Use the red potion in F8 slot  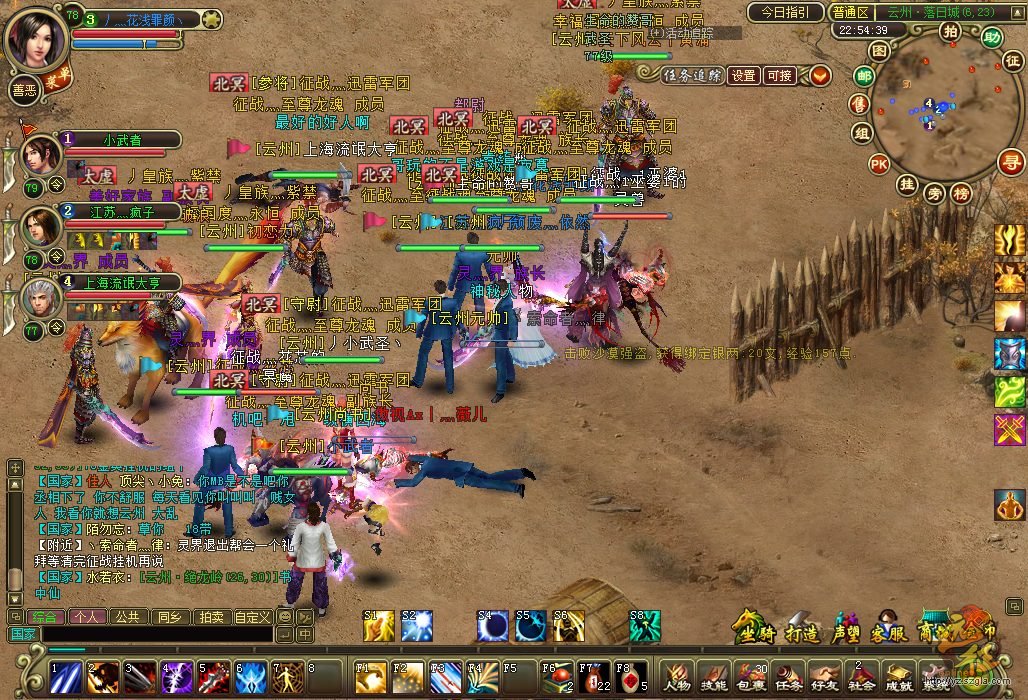click(628, 677)
